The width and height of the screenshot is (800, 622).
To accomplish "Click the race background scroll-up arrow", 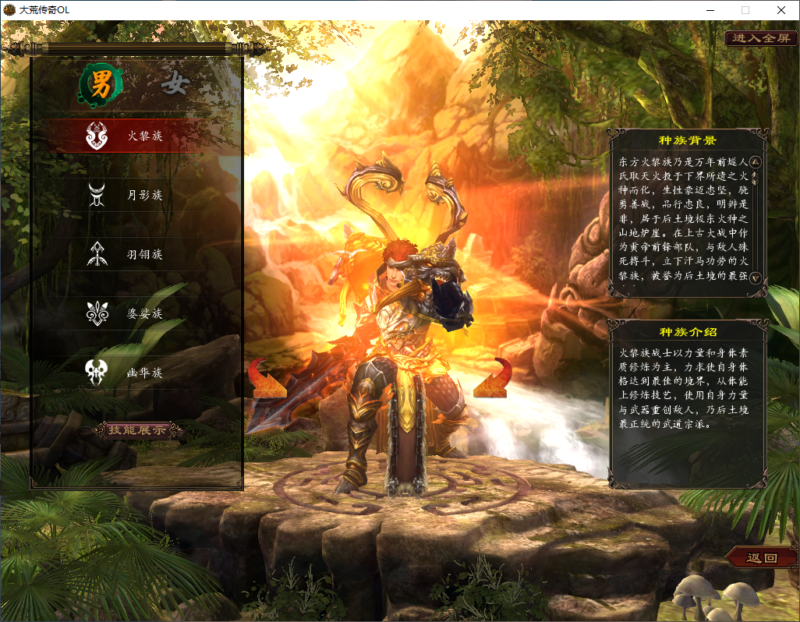I will coord(756,160).
